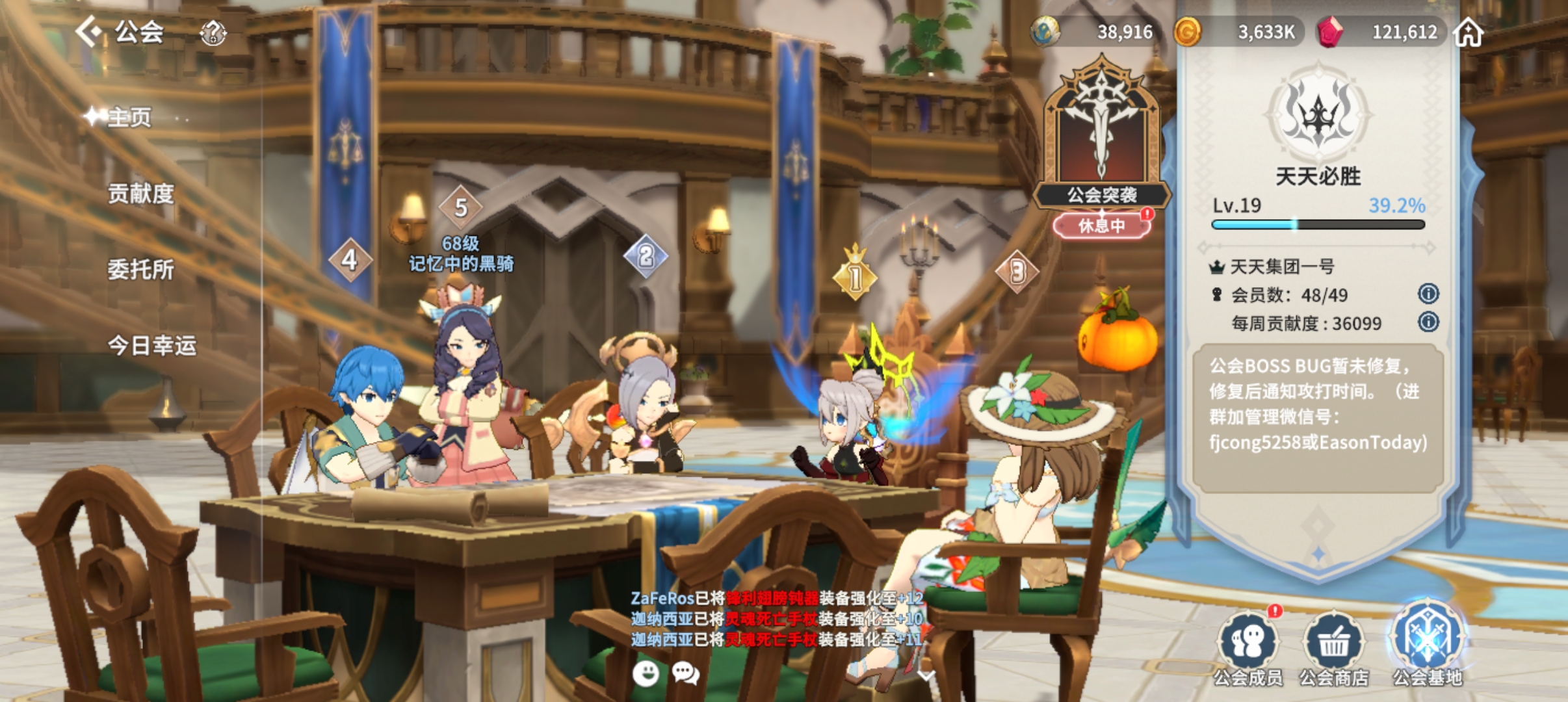The width and height of the screenshot is (1568, 702).
Task: Return to home via the house icon
Action: (x=1469, y=32)
